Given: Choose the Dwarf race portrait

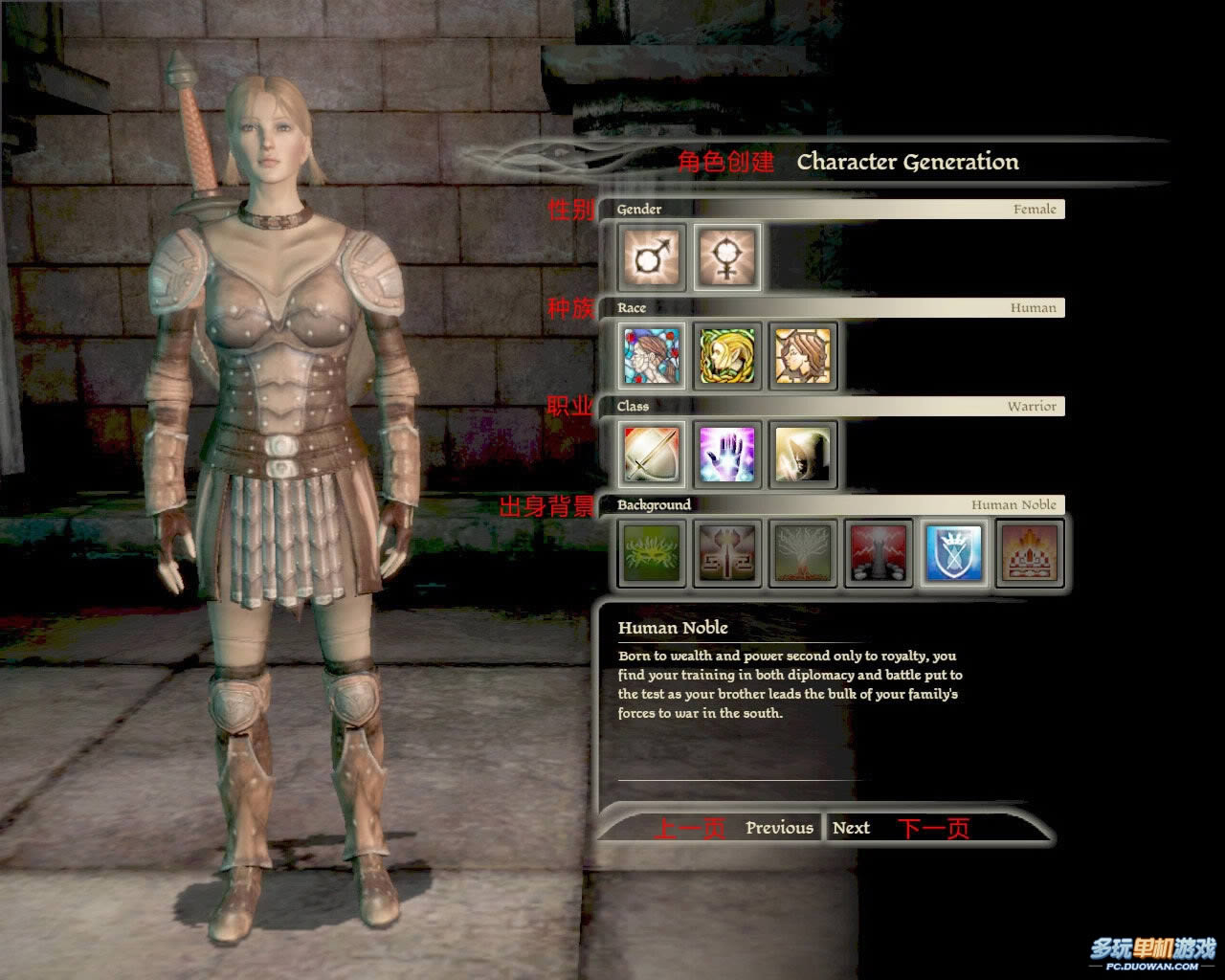Looking at the screenshot, I should tap(803, 356).
